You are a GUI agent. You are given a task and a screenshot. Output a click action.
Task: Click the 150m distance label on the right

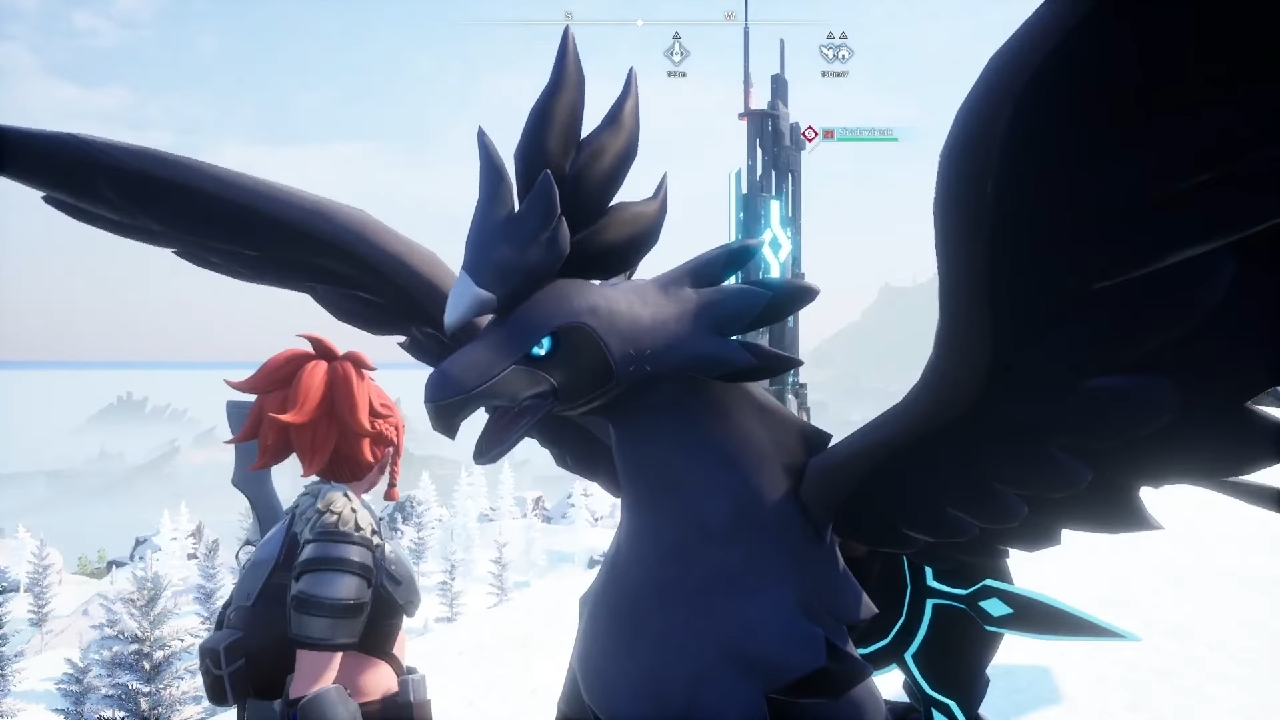pyautogui.click(x=836, y=74)
